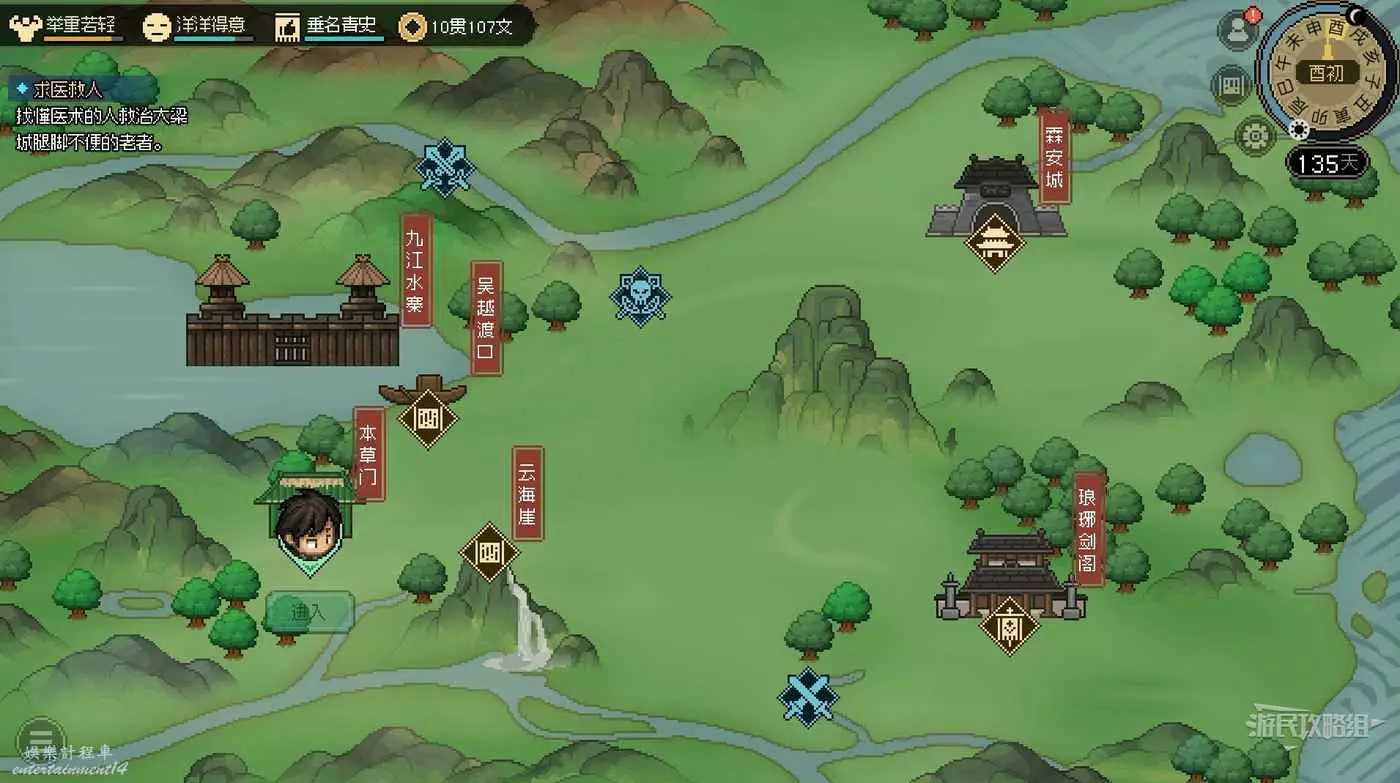Image resolution: width=1400 pixels, height=783 pixels.
Task: Click the blue skull encounter marker
Action: (x=640, y=296)
